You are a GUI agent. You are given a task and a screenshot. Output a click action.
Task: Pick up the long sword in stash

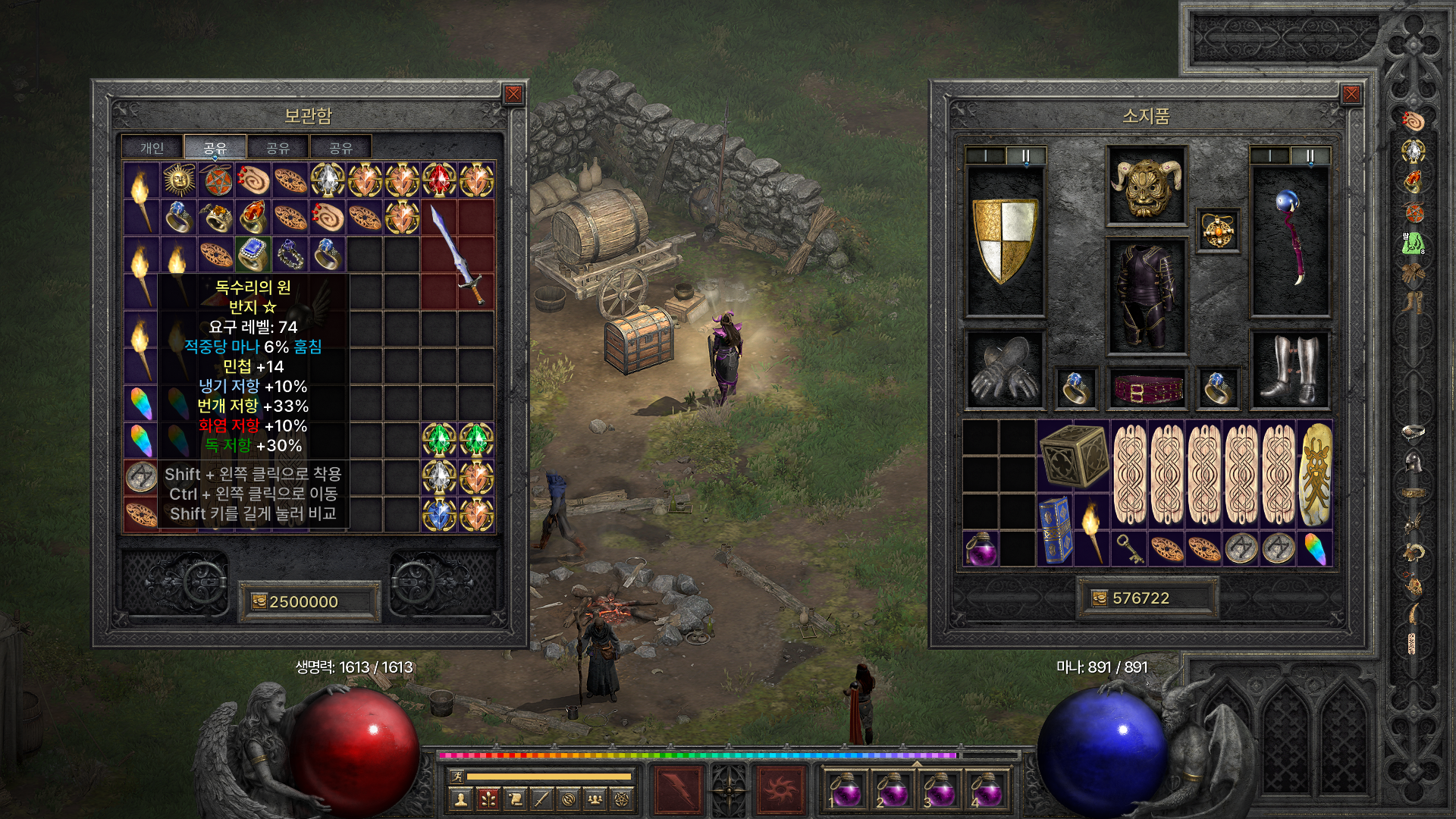[x=457, y=254]
